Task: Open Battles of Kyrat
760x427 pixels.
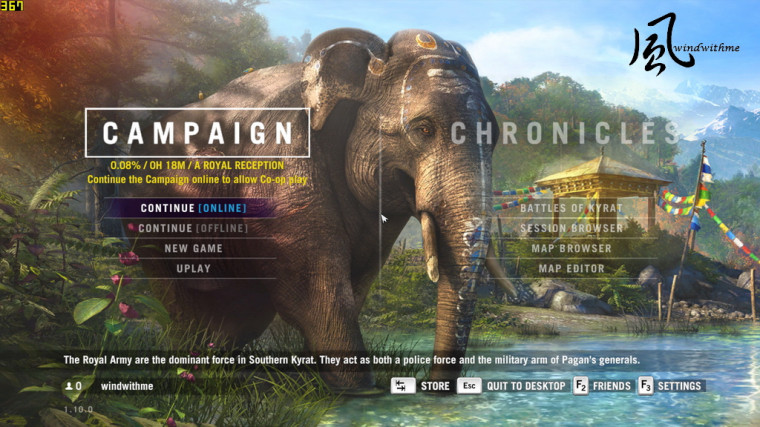Action: click(571, 208)
